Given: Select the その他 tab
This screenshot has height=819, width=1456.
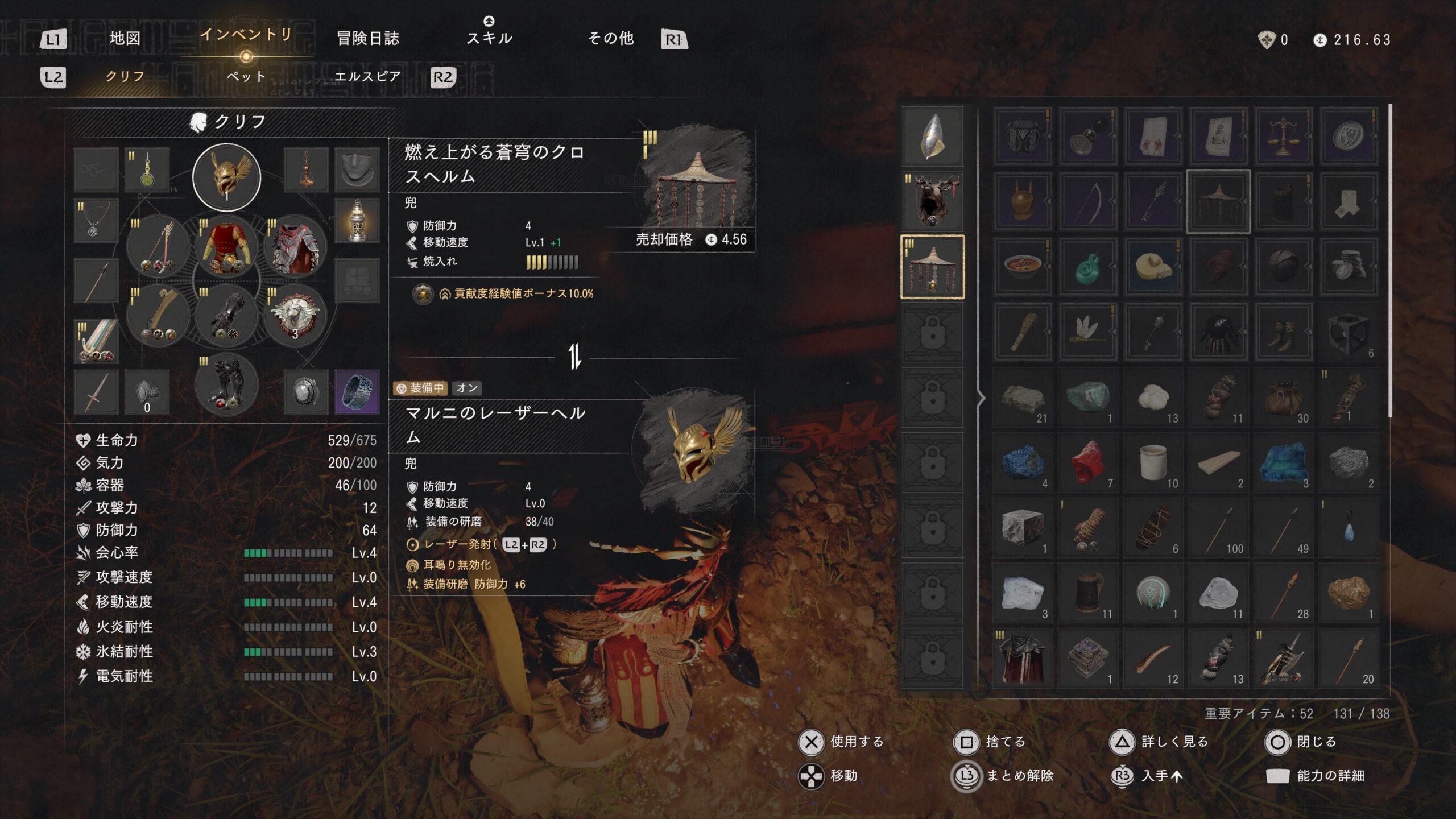Looking at the screenshot, I should [610, 38].
